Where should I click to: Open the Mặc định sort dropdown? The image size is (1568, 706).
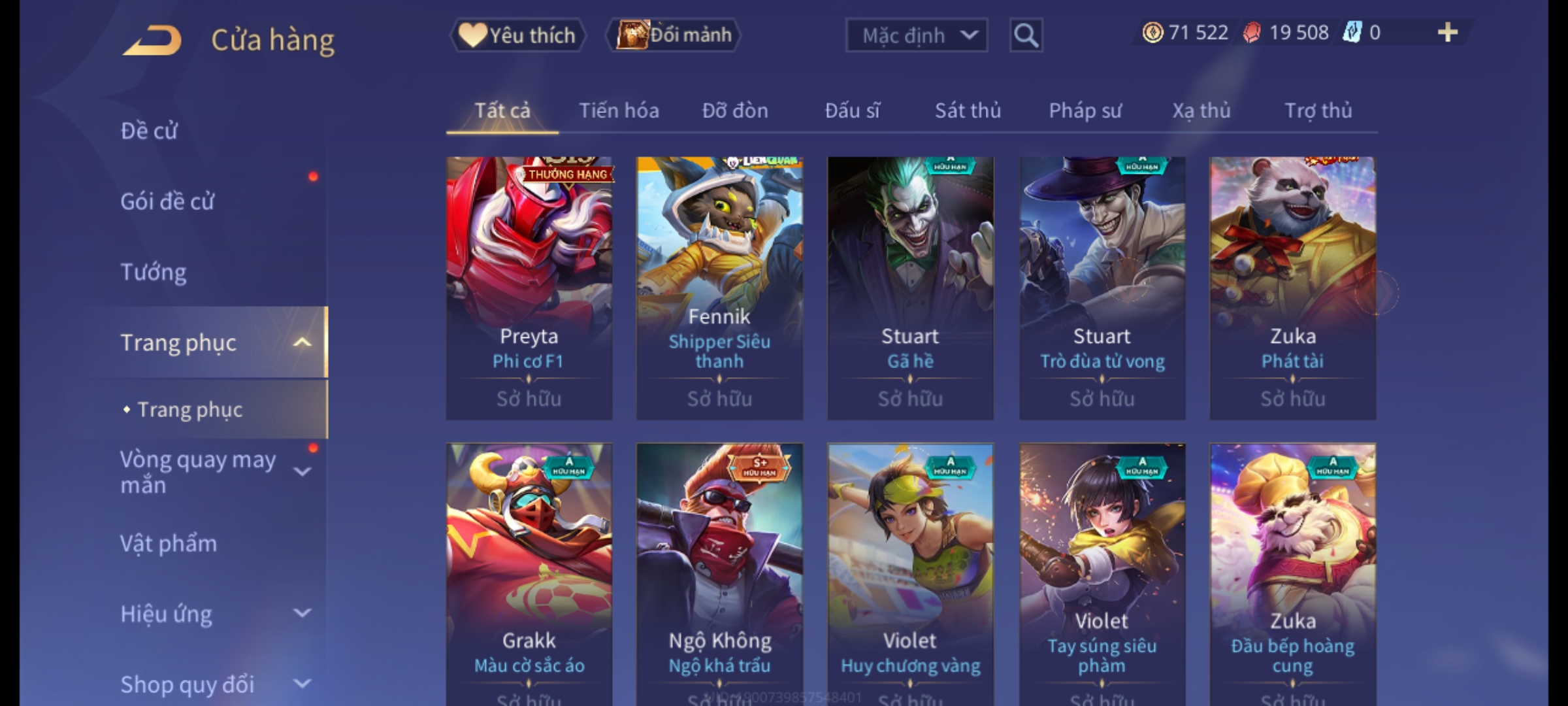click(916, 35)
